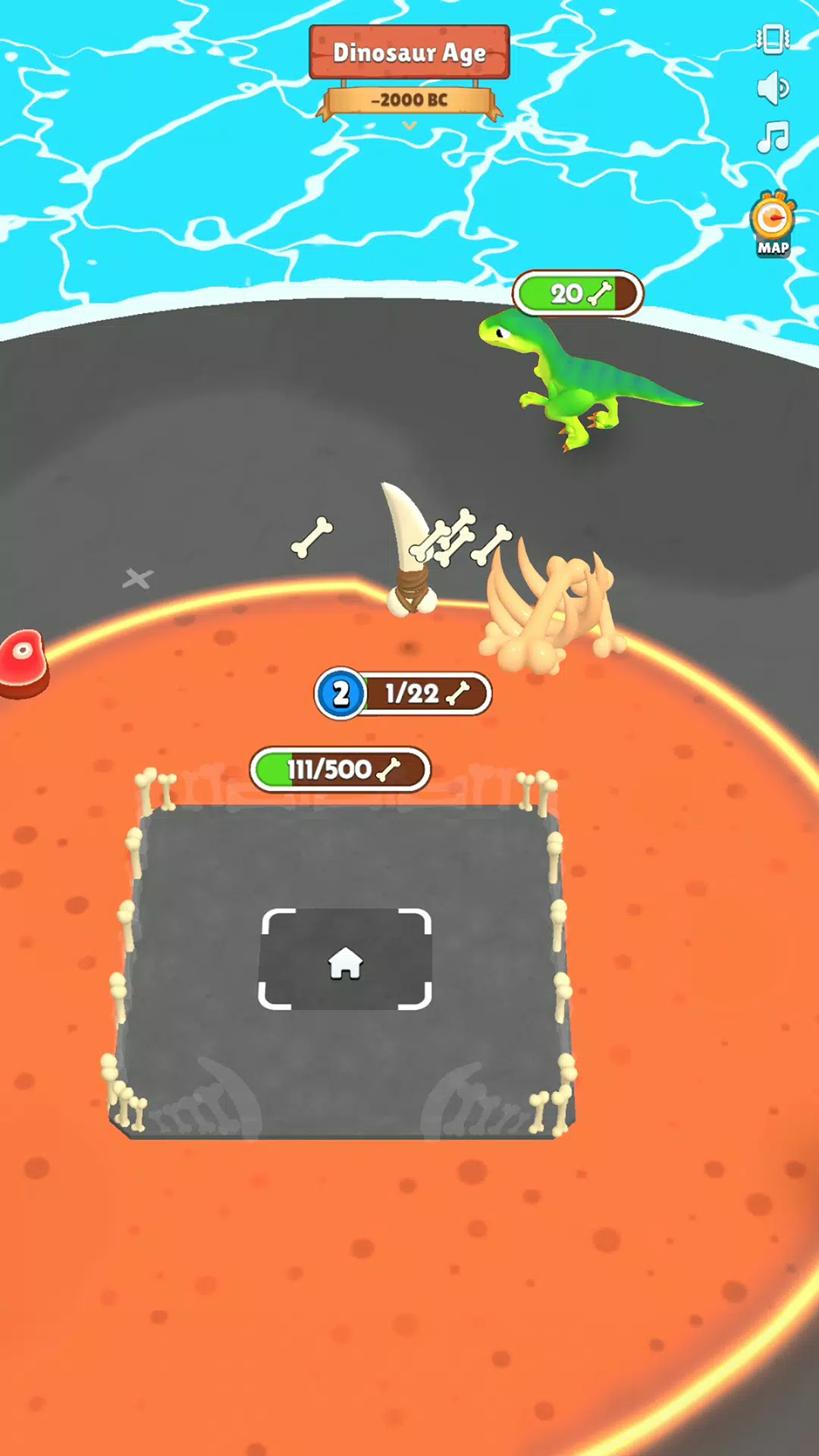Open the MAP button
This screenshot has width=819, height=1456.
[x=773, y=225]
